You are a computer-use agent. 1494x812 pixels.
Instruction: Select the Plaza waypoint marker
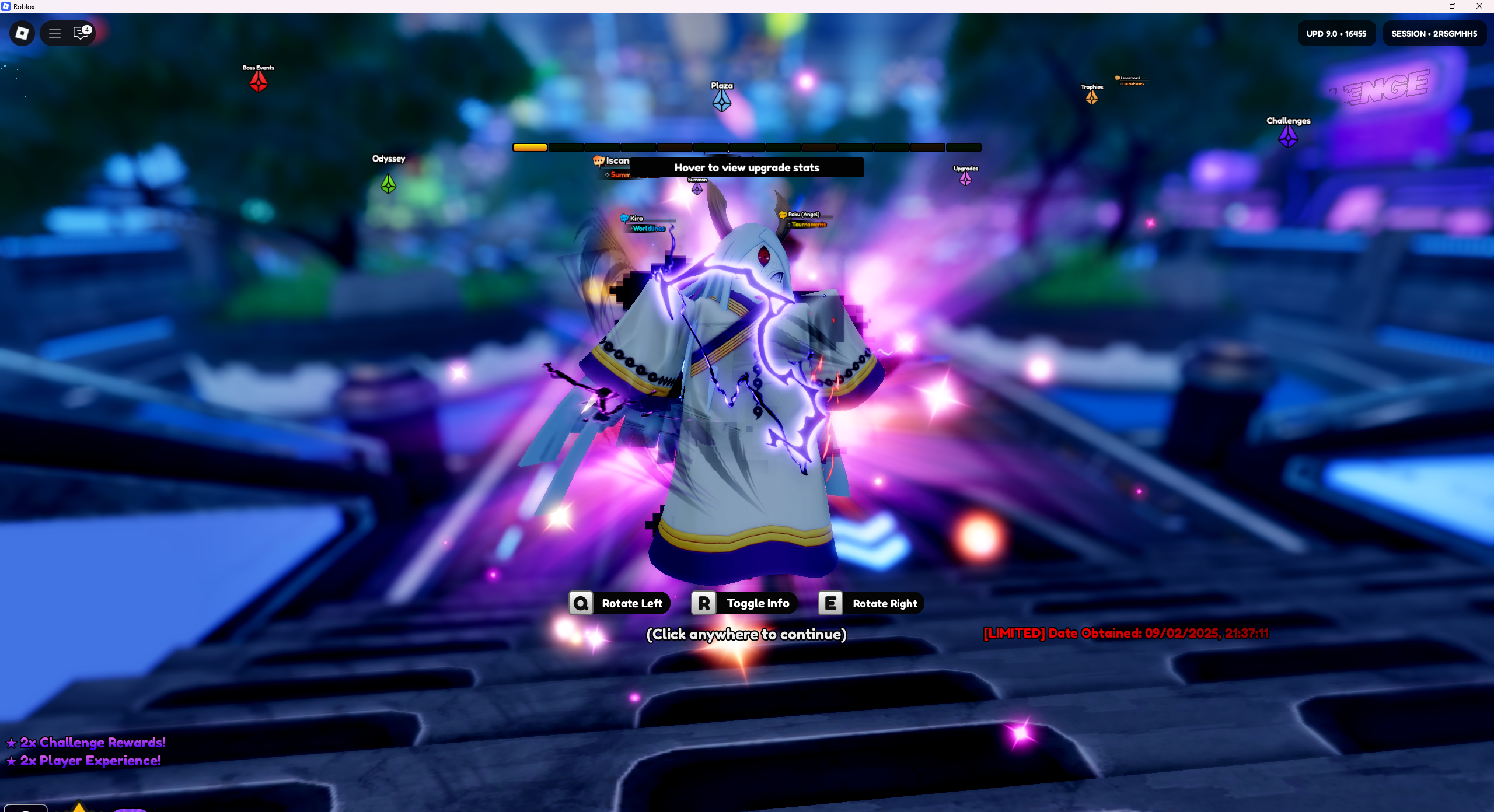click(x=722, y=101)
